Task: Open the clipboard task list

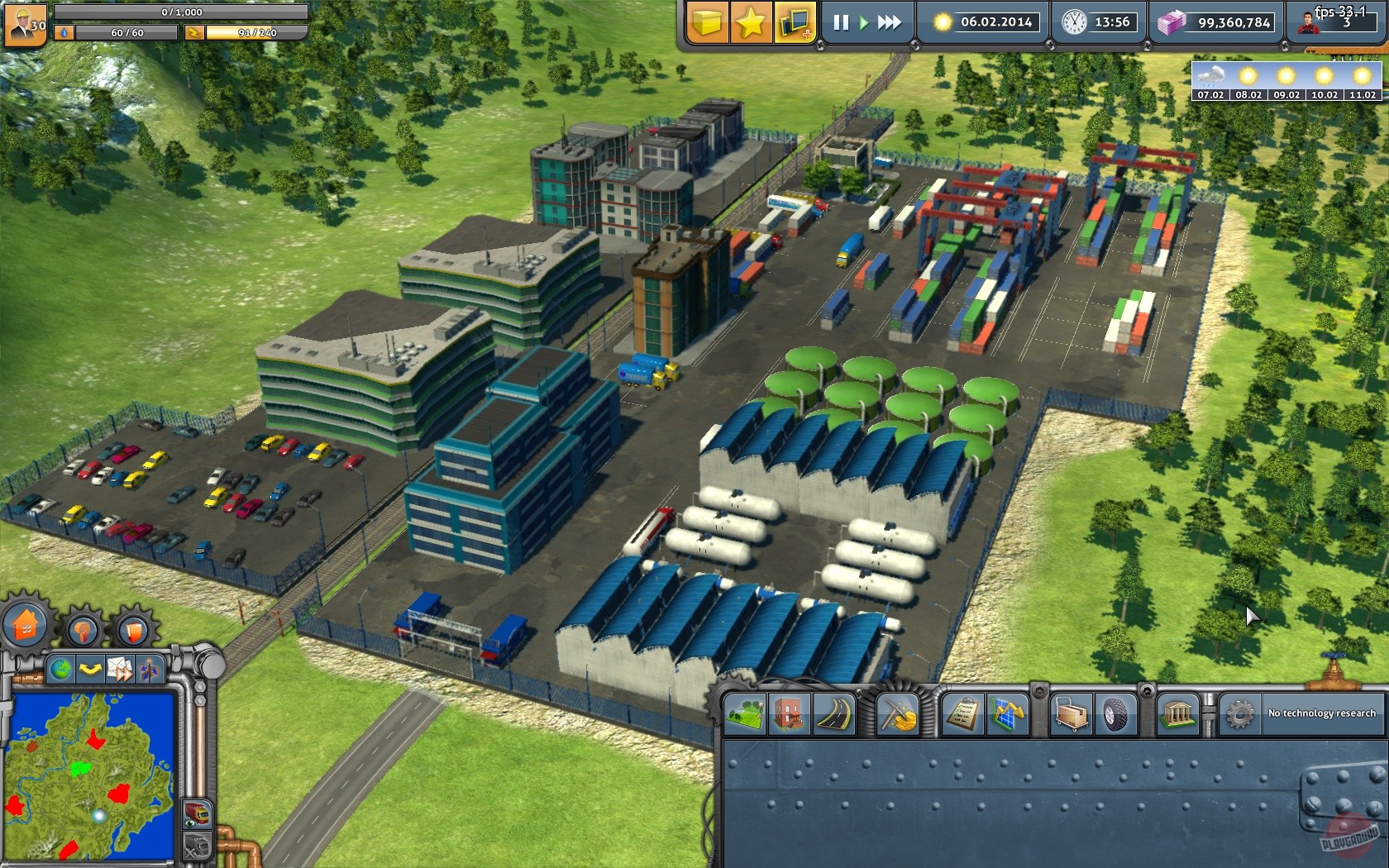Action: pyautogui.click(x=962, y=715)
